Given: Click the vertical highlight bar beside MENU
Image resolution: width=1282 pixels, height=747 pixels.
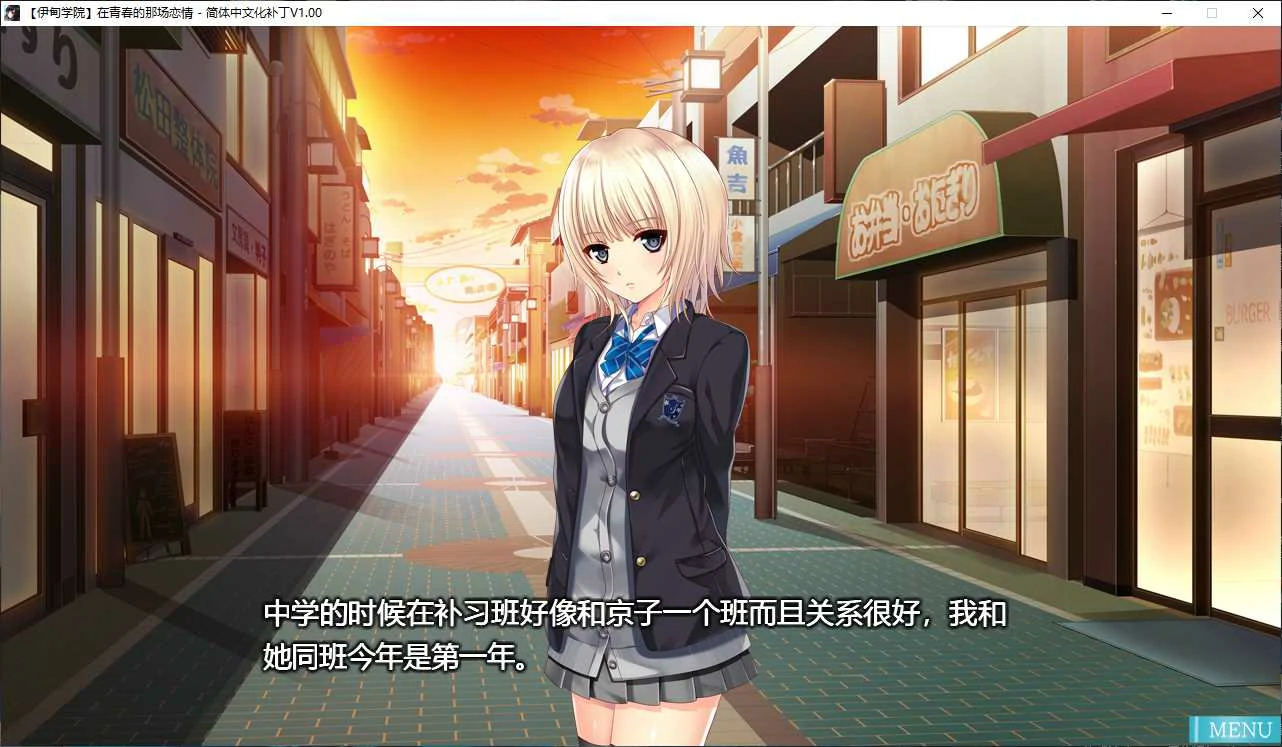Looking at the screenshot, I should (x=1198, y=730).
